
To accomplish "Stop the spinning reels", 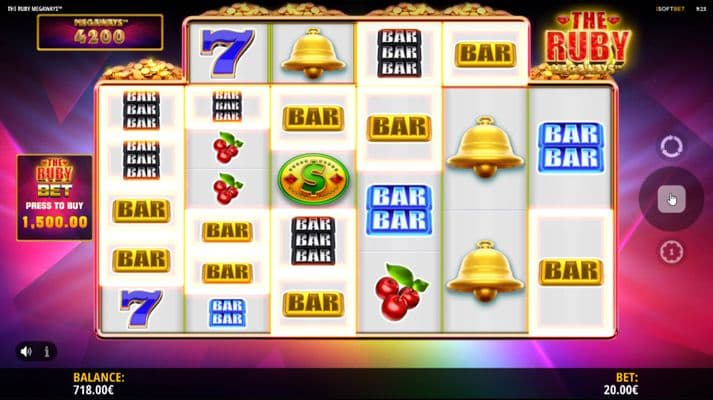I will point(670,199).
